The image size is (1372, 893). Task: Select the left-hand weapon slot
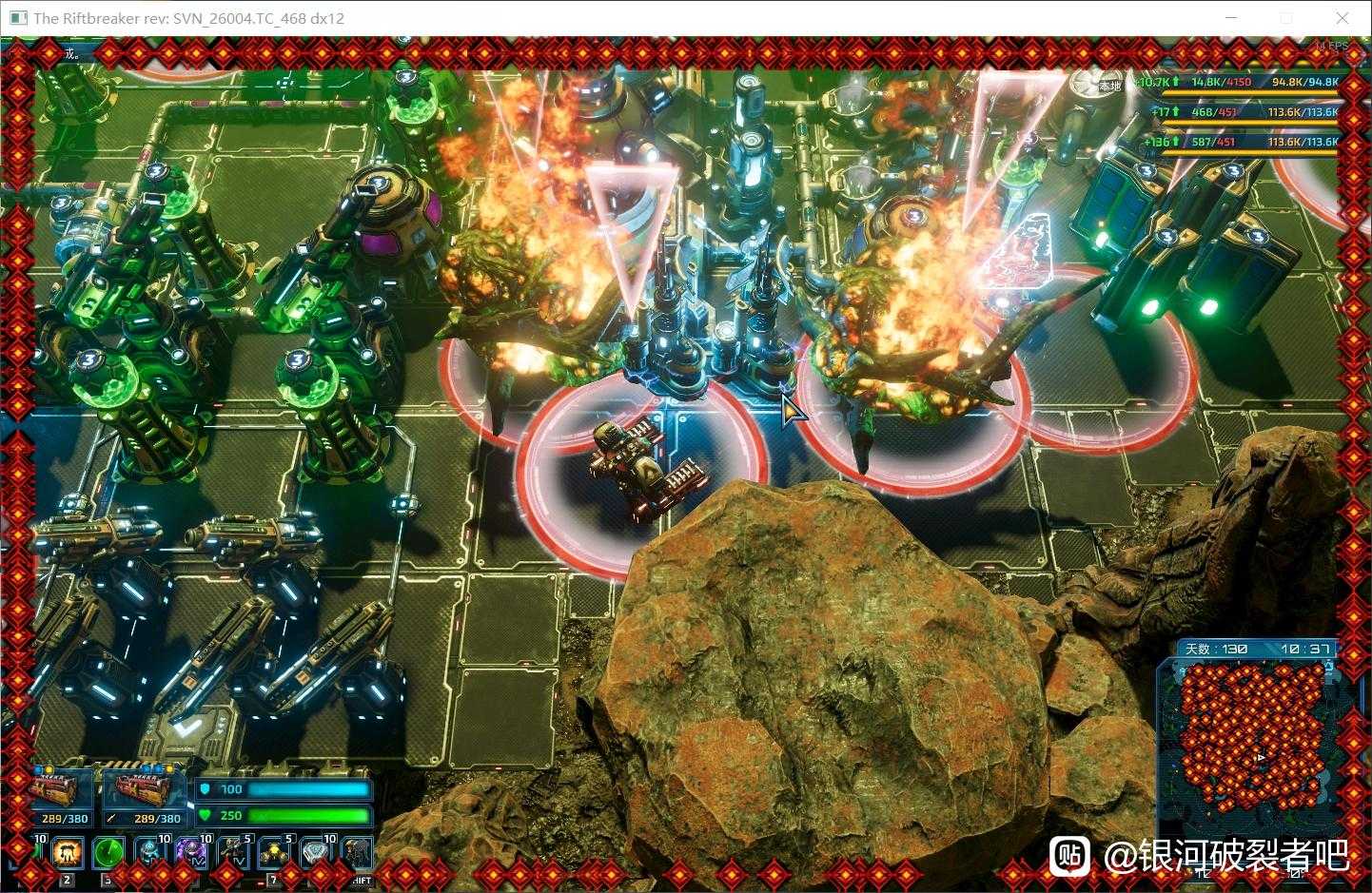[x=63, y=794]
